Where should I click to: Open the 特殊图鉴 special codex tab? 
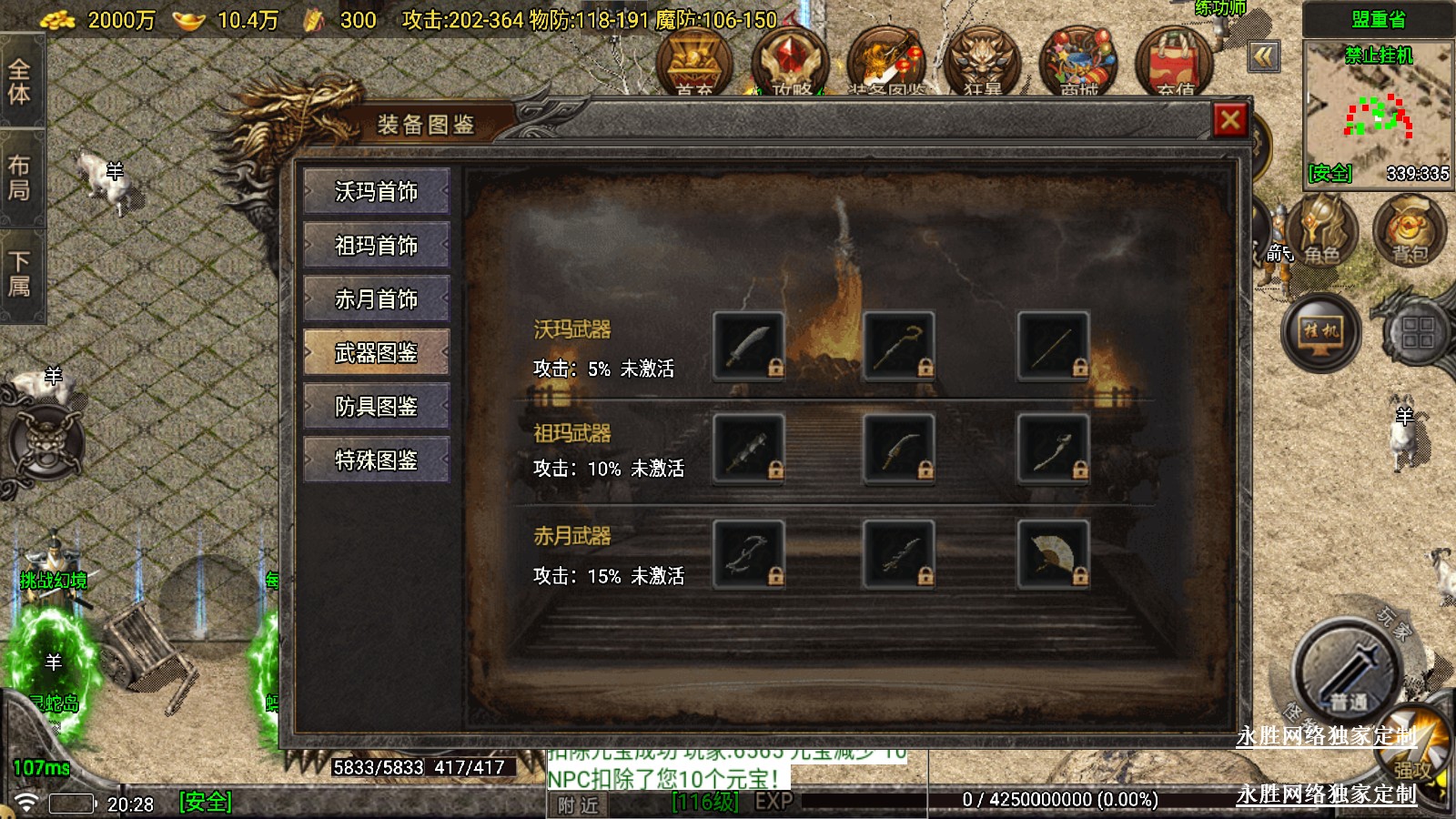(376, 460)
